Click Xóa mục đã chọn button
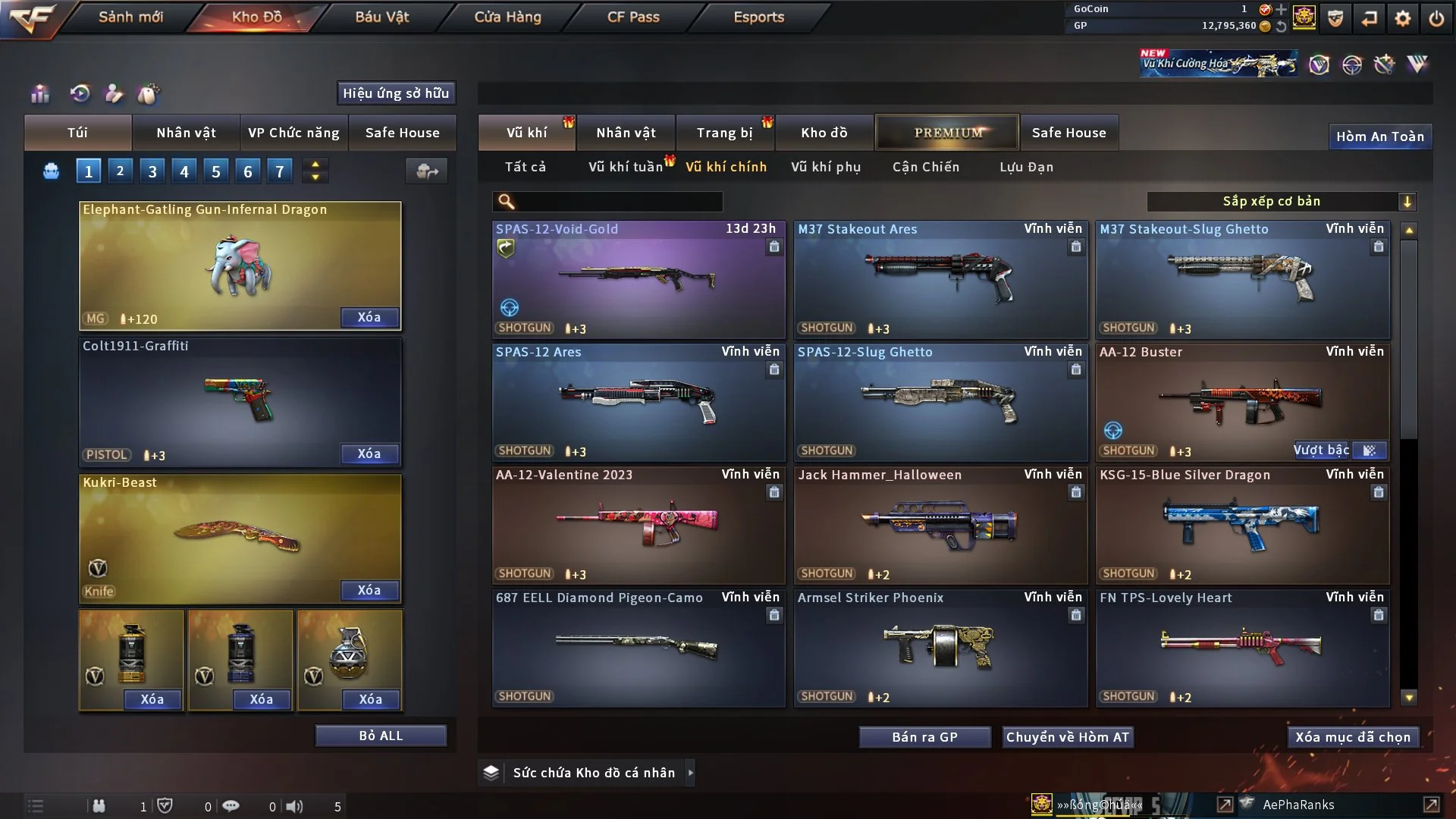This screenshot has height=819, width=1456. 1353,737
